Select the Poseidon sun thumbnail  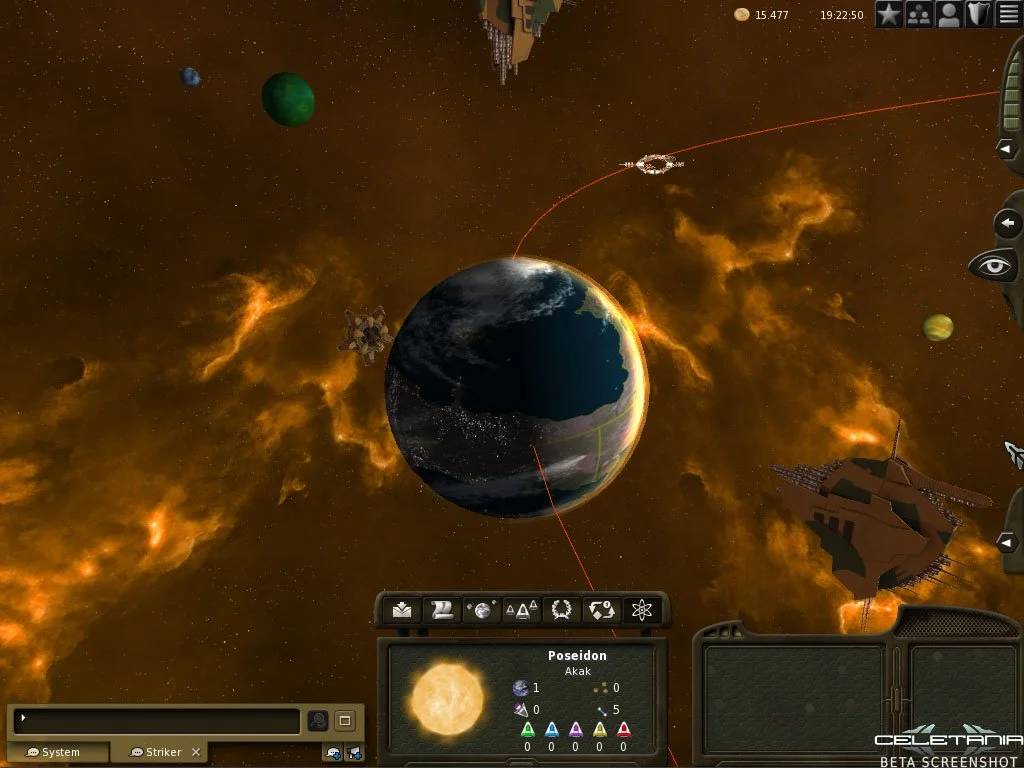446,697
